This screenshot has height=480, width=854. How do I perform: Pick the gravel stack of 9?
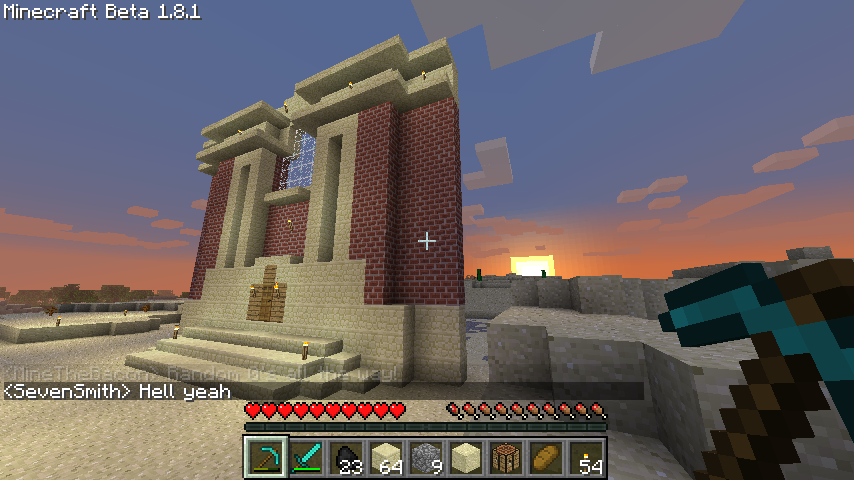pyautogui.click(x=426, y=457)
